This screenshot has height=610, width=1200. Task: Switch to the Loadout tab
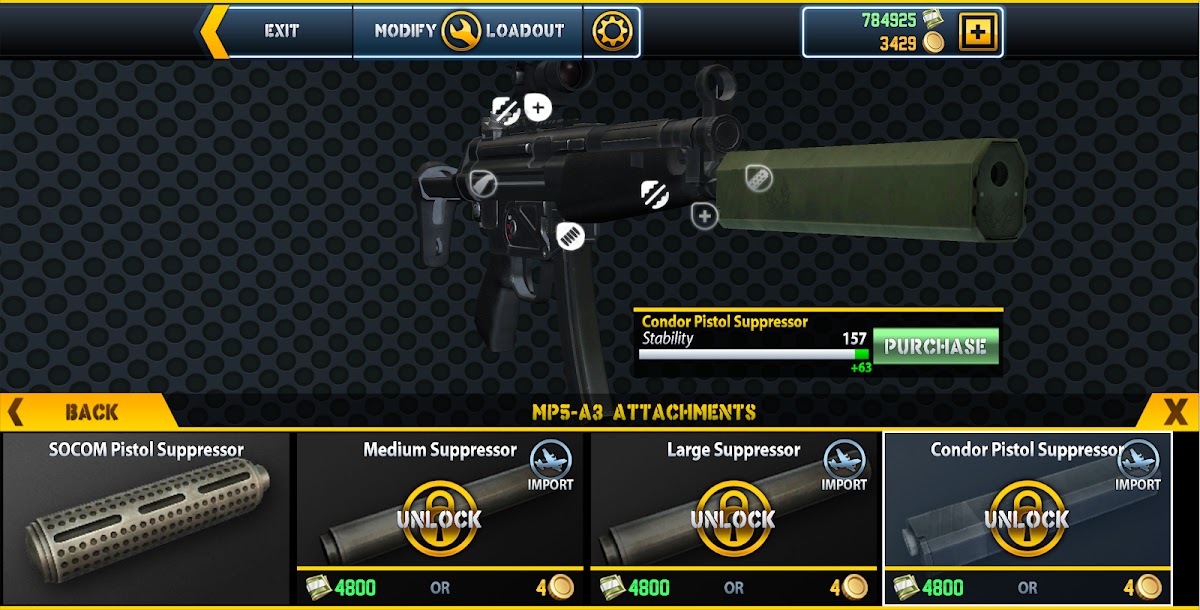(x=525, y=31)
